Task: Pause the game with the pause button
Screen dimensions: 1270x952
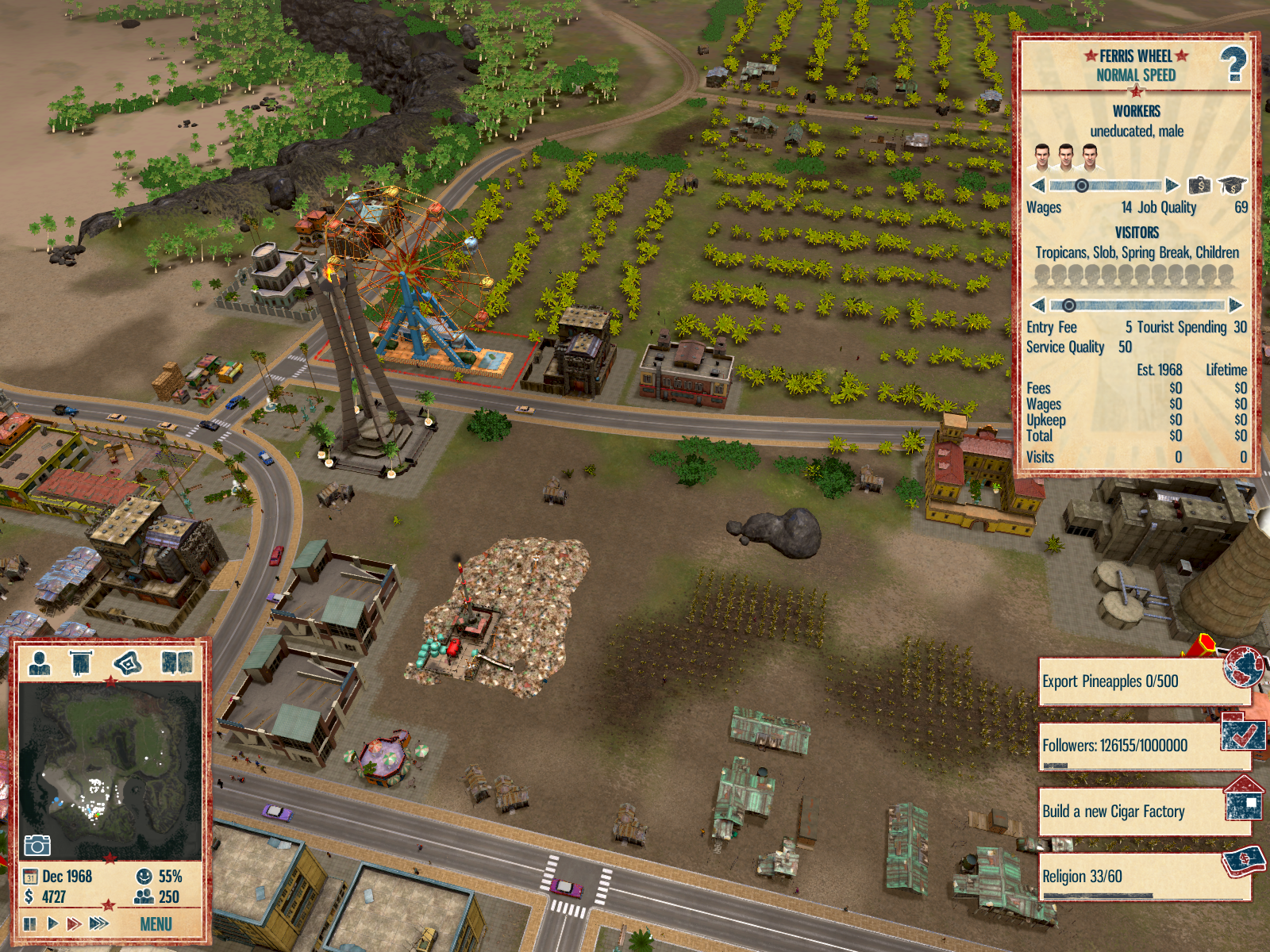Action: click(x=30, y=923)
